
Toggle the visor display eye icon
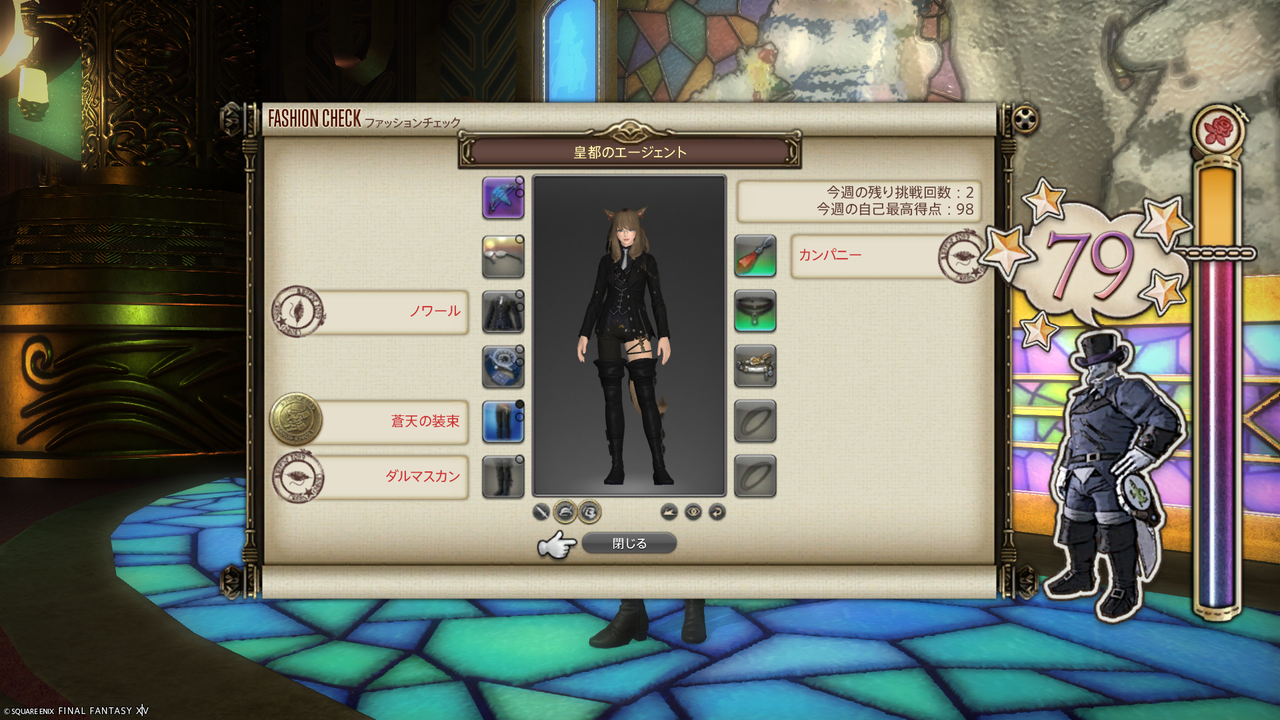693,511
